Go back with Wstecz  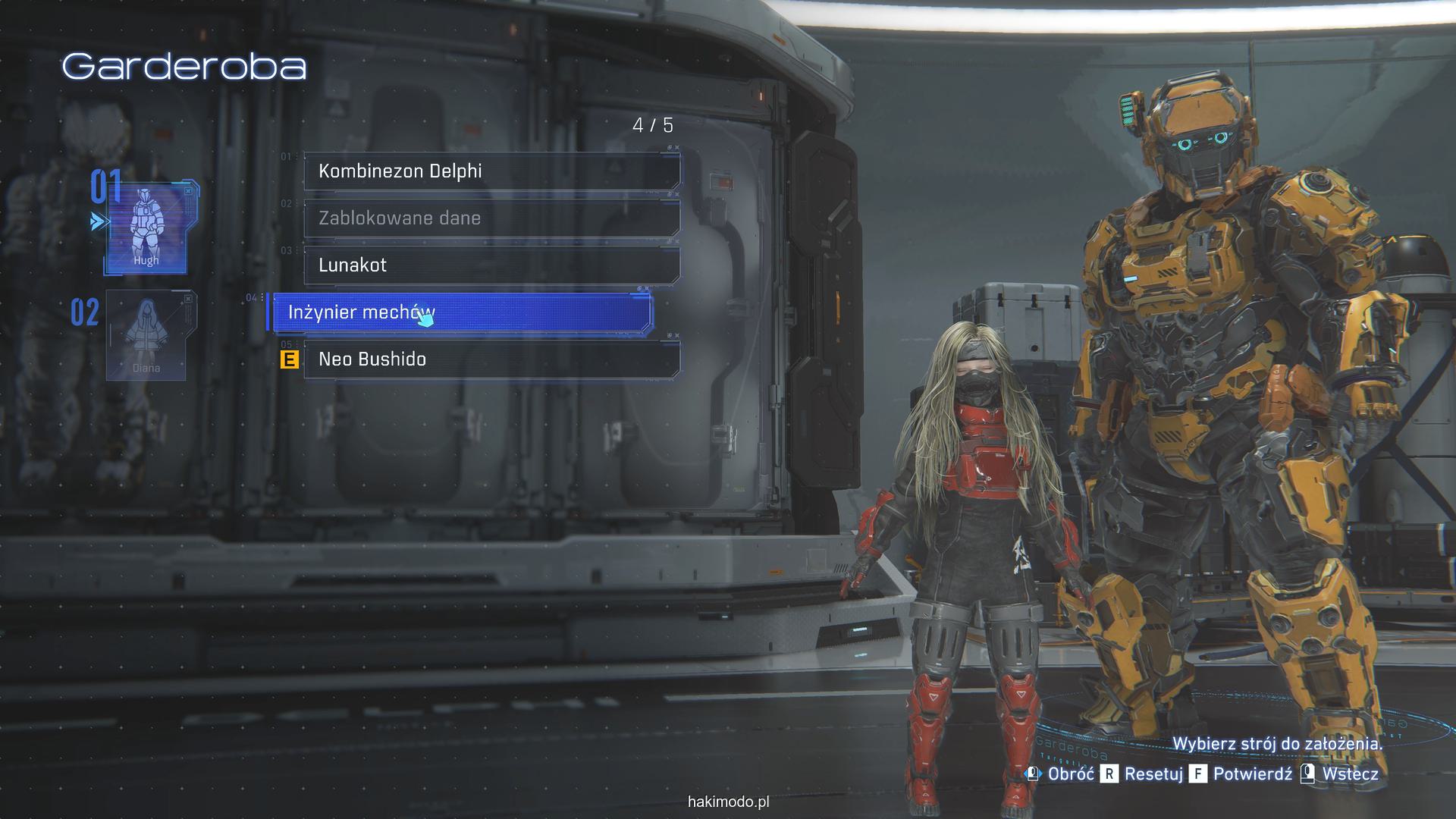pos(1340,773)
